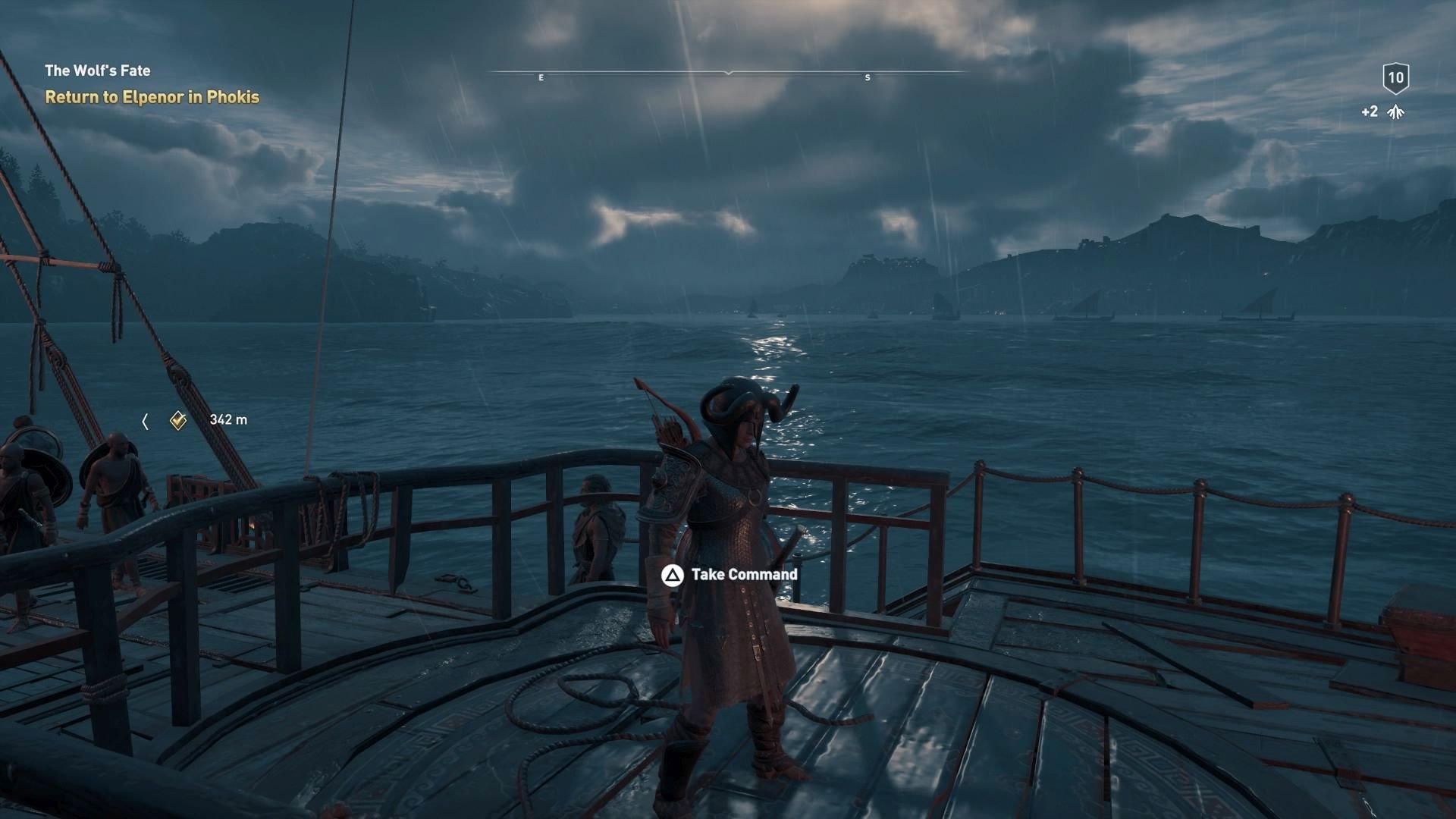
Task: Click the E marker on the compass bar
Action: (541, 77)
